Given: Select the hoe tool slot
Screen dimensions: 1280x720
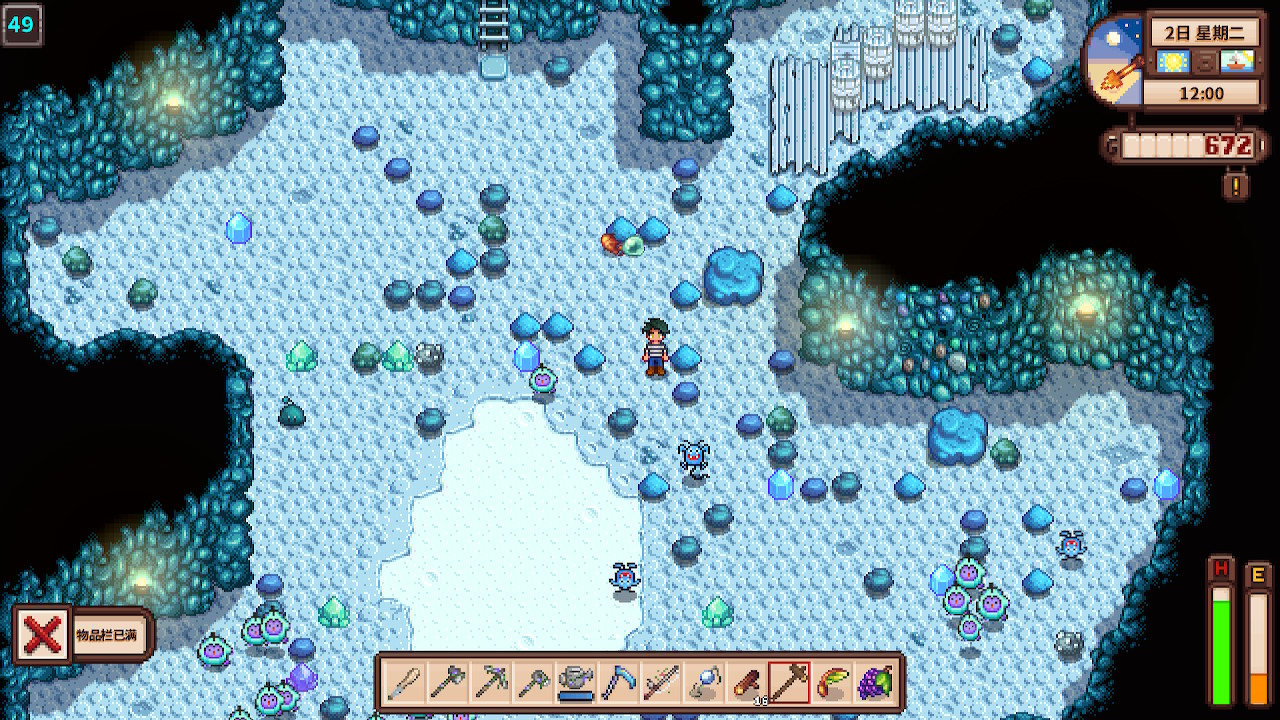Looking at the screenshot, I should [x=533, y=682].
